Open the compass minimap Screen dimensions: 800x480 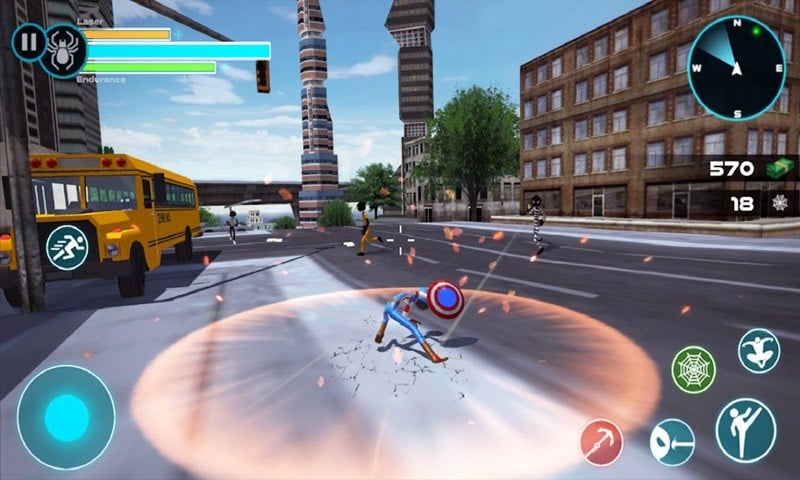737,62
